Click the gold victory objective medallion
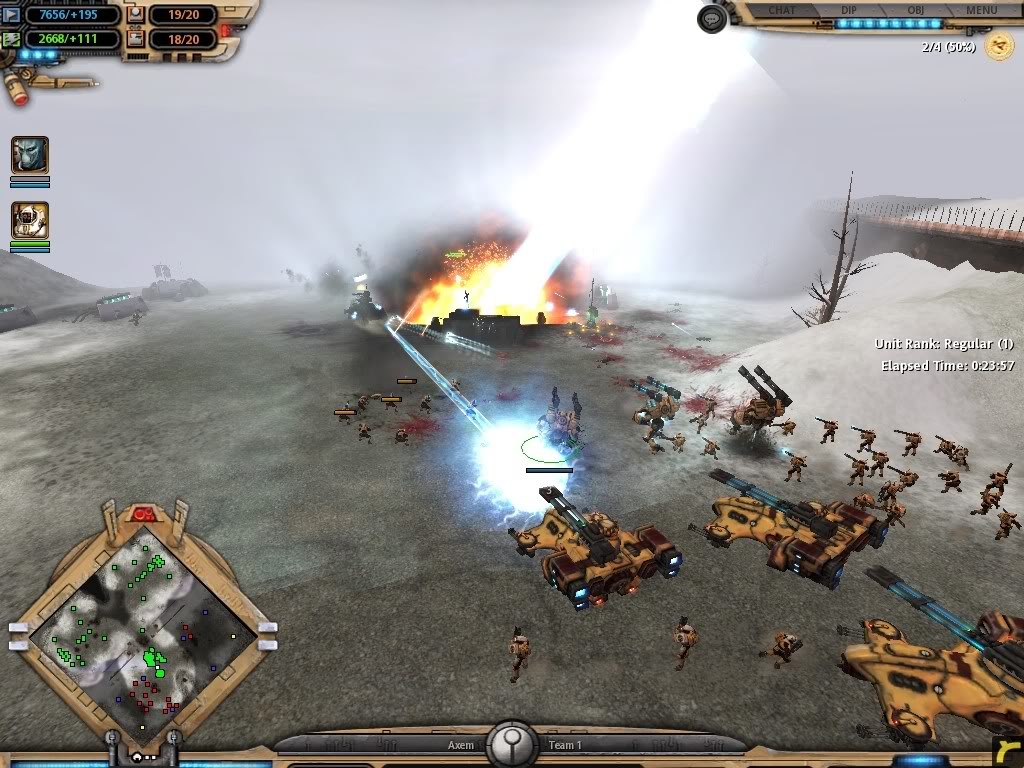Screen dimensions: 1024x768 [998, 46]
